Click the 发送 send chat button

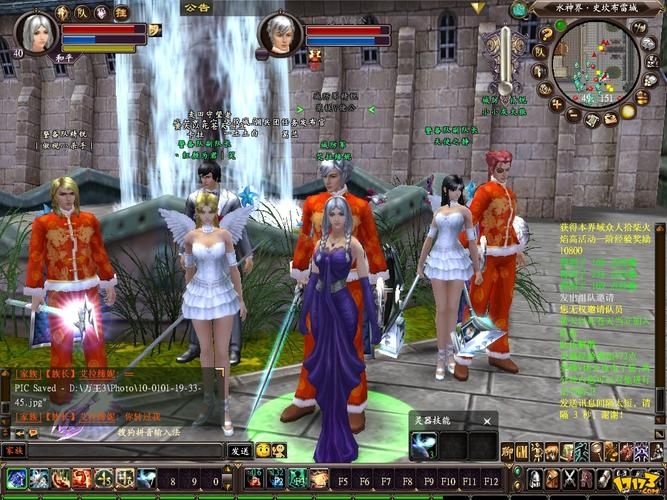point(240,451)
